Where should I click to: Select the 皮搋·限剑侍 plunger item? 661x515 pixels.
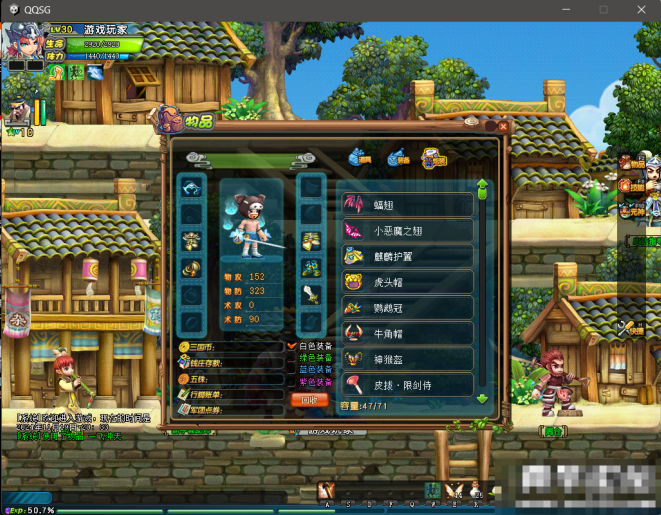coord(407,384)
